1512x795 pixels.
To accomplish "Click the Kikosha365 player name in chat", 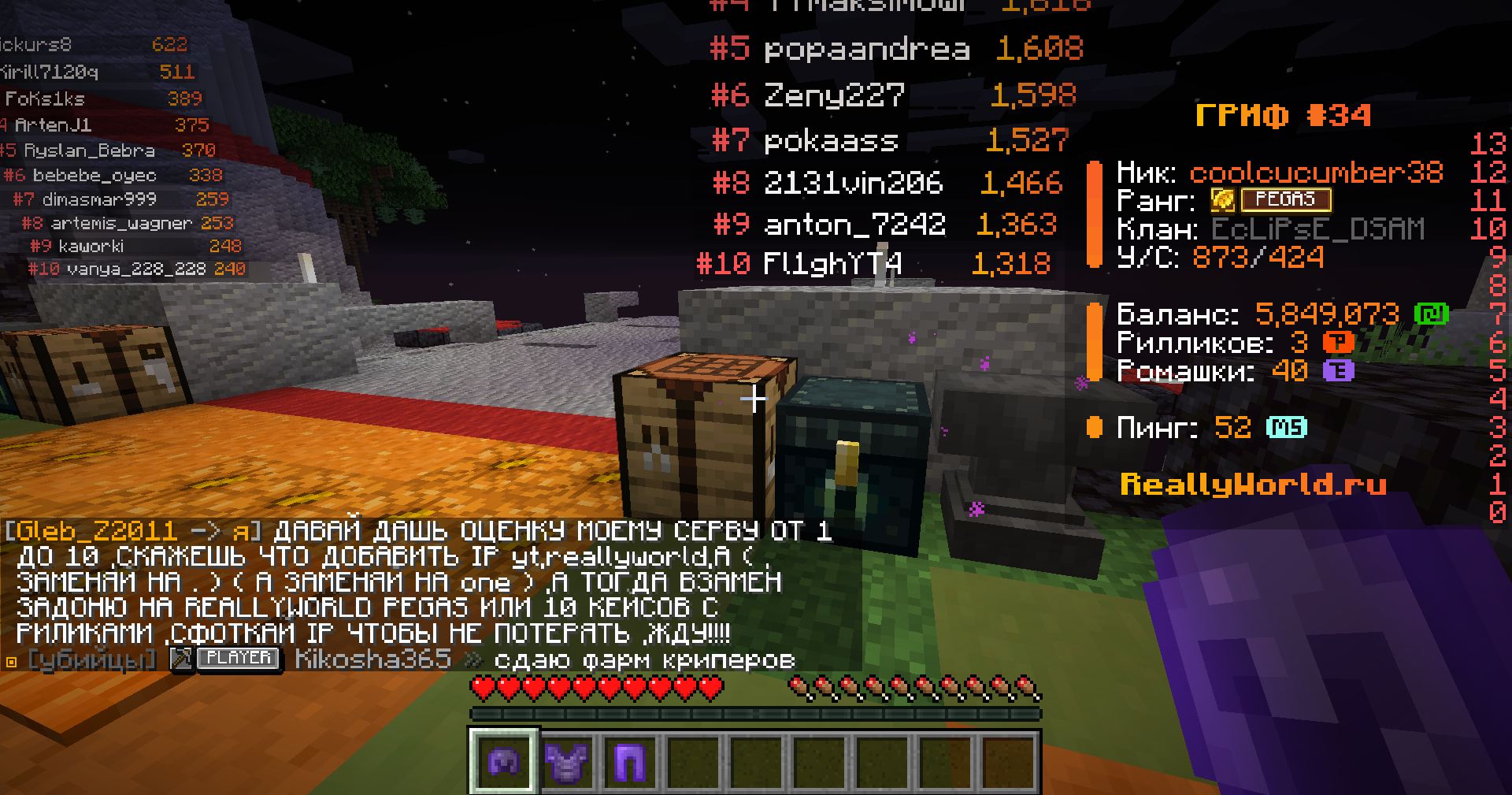I will tap(372, 659).
